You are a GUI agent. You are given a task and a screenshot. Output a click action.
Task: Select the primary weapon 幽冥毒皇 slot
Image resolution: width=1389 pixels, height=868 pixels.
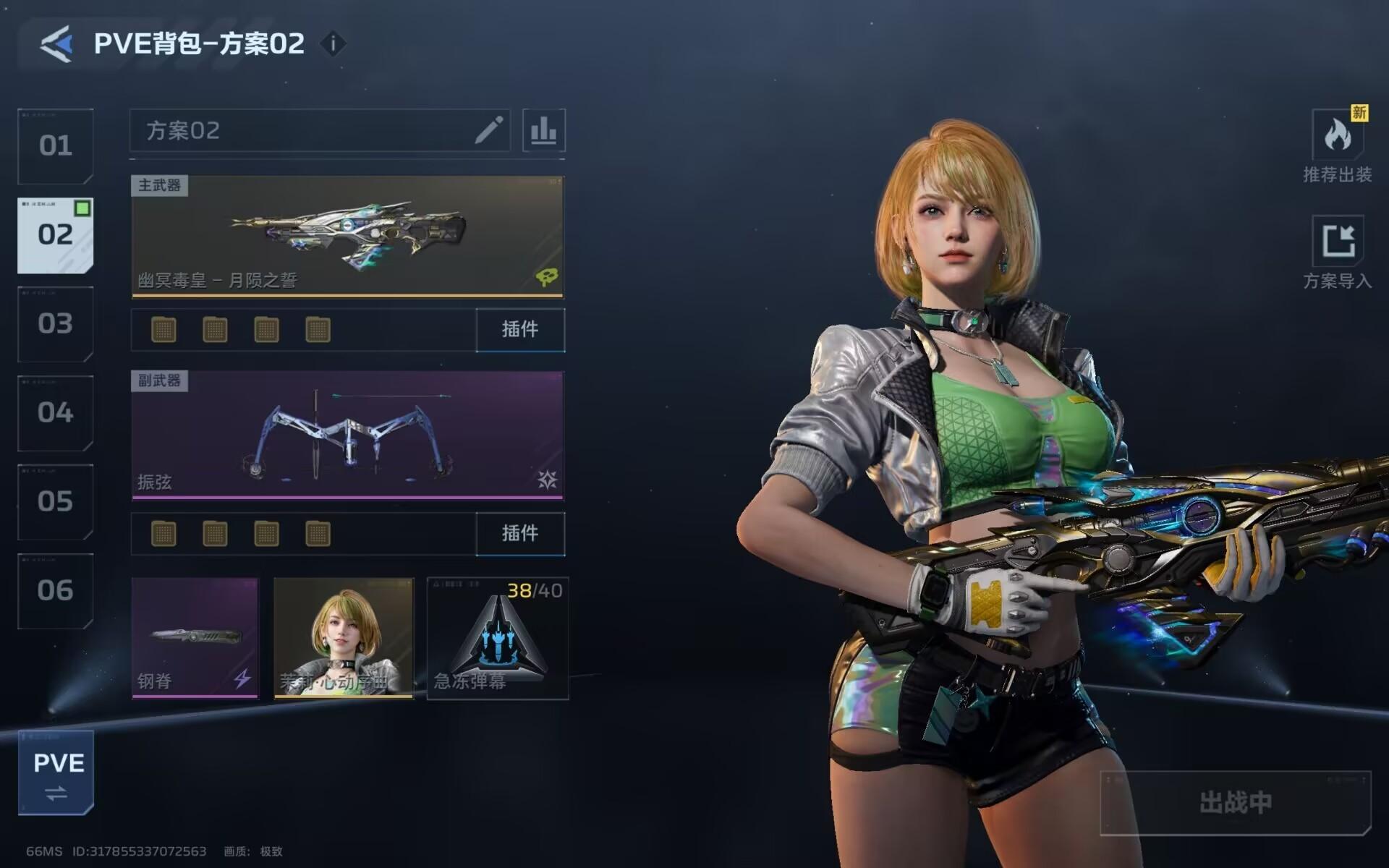[347, 236]
